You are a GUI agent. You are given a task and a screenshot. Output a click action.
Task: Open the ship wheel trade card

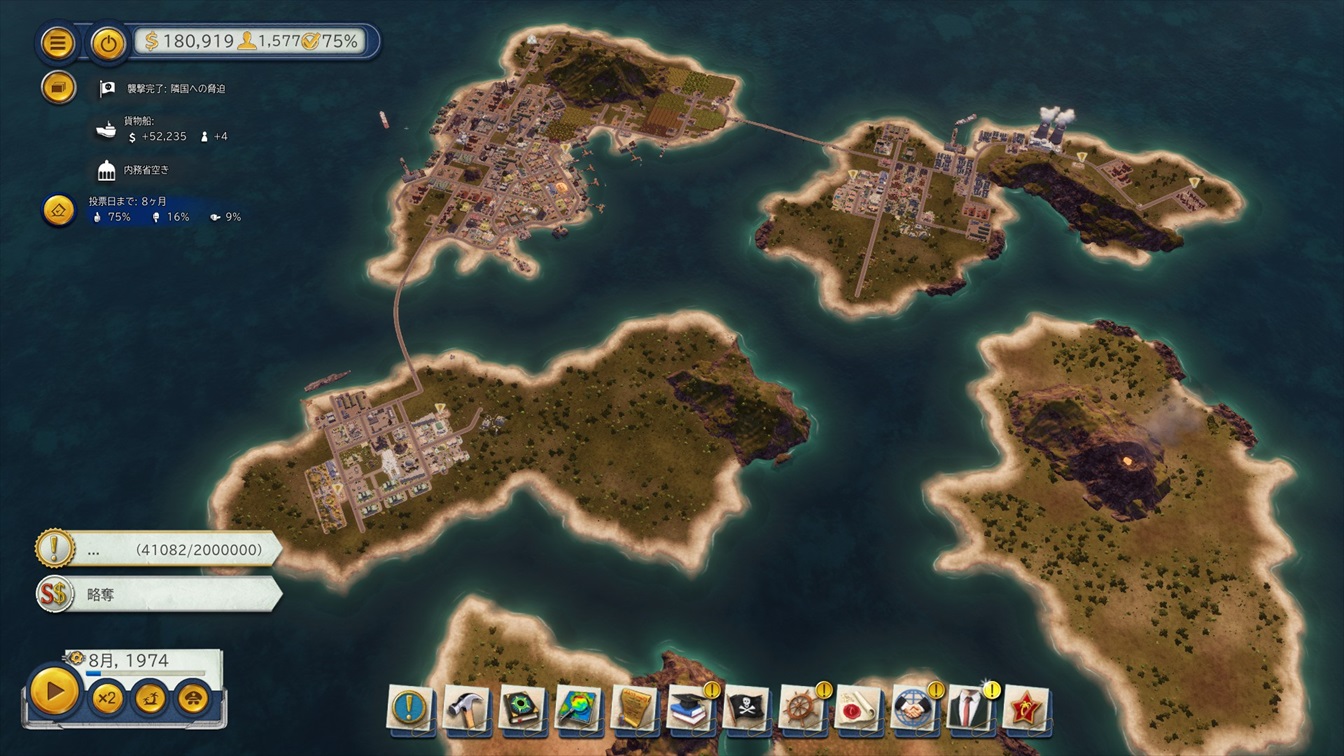[803, 707]
